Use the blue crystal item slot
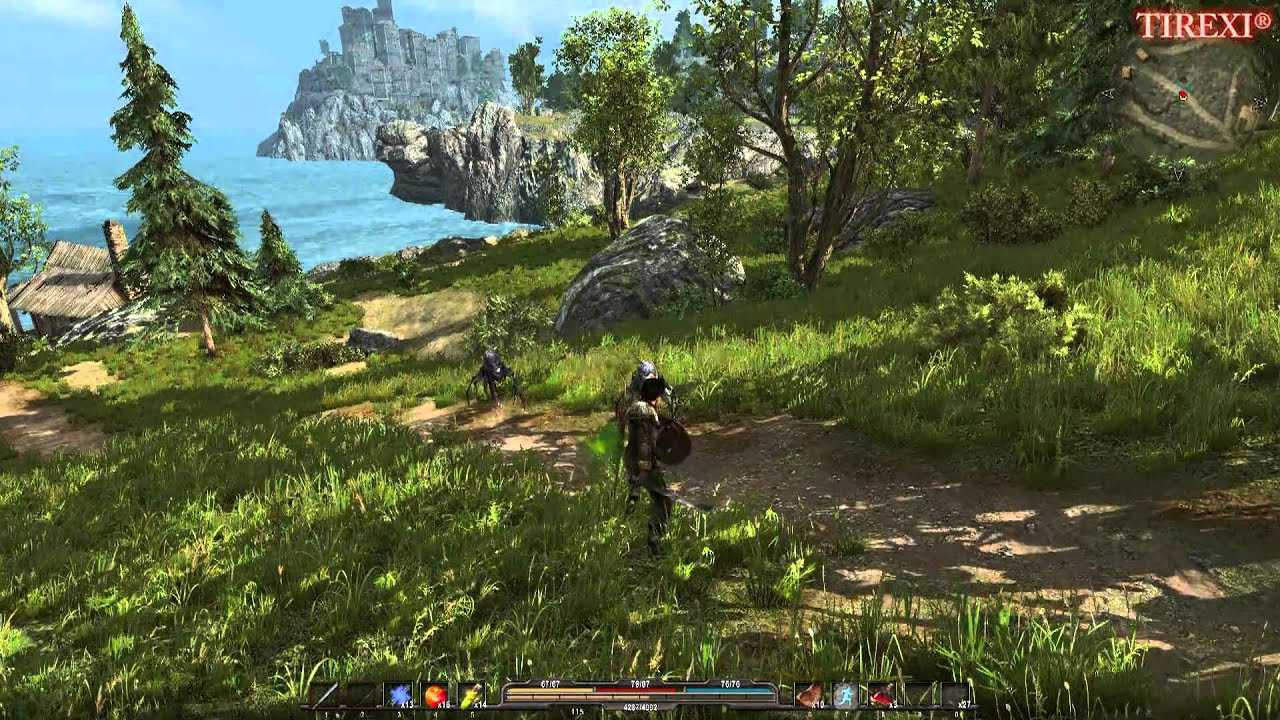Screen dimensions: 1280x720 point(399,695)
